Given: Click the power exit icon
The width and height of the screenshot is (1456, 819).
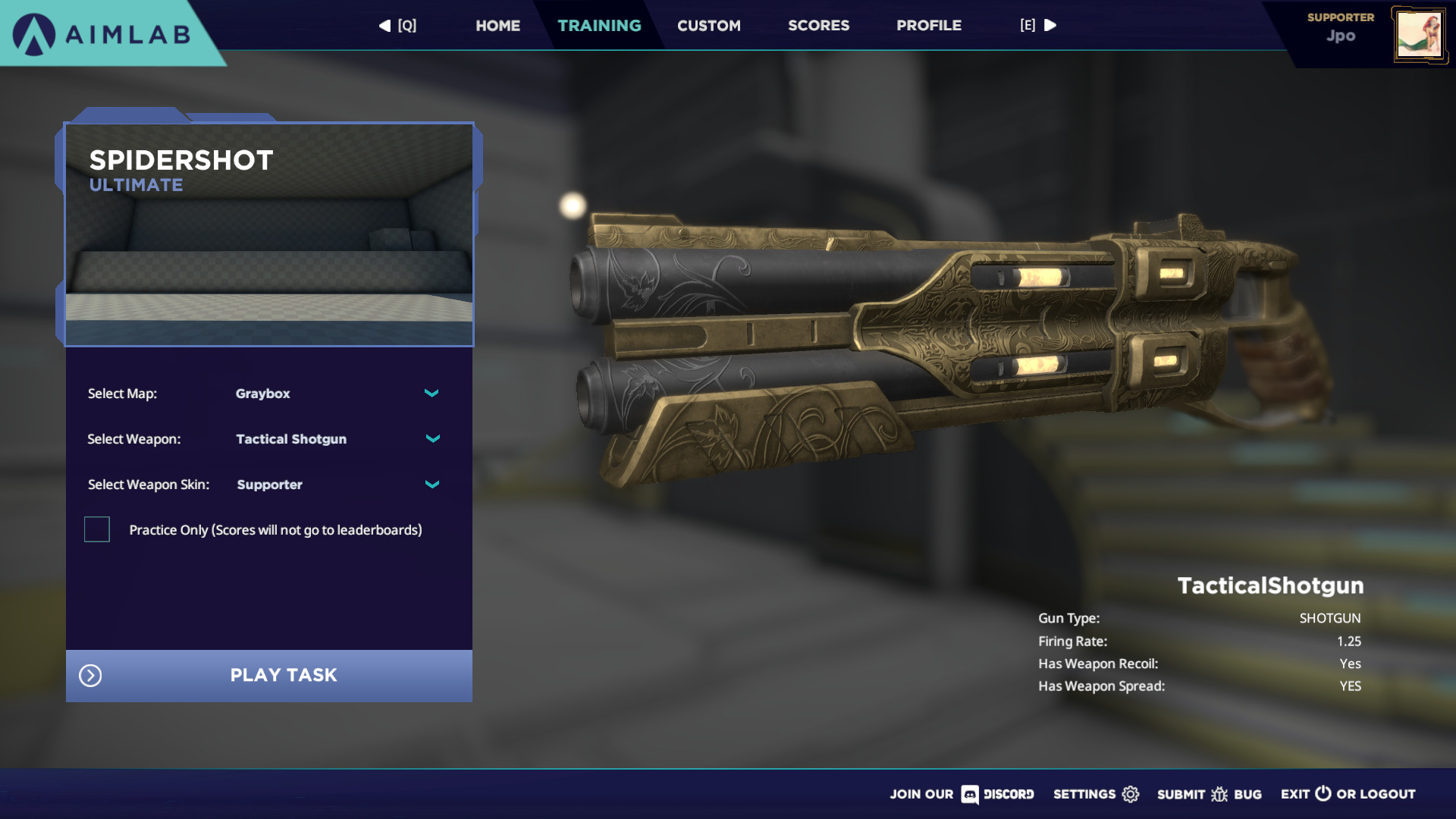Looking at the screenshot, I should tap(1322, 795).
